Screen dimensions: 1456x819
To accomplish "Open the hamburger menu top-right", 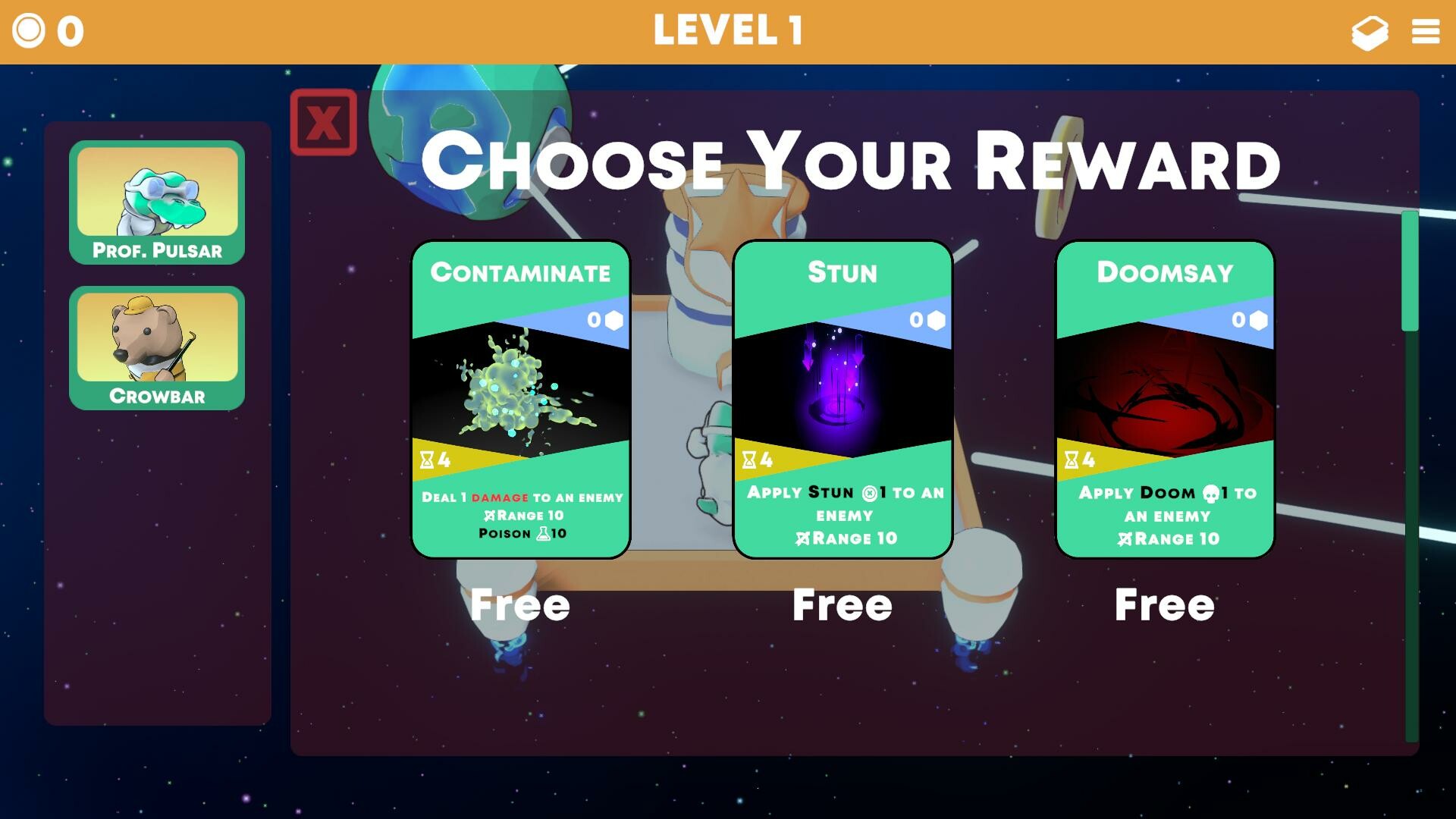I will click(1425, 32).
